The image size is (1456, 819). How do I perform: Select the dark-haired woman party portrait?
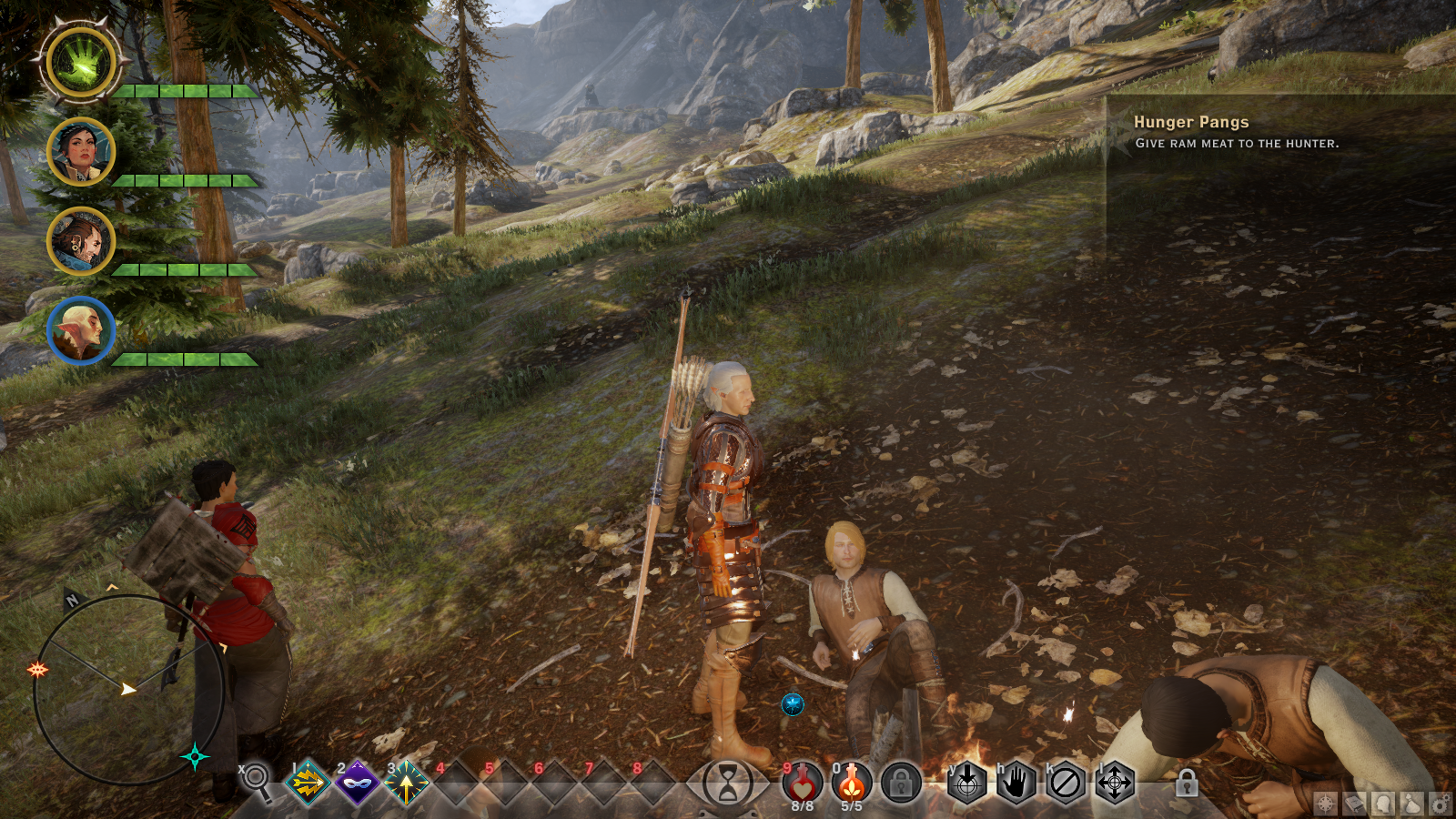pyautogui.click(x=81, y=153)
